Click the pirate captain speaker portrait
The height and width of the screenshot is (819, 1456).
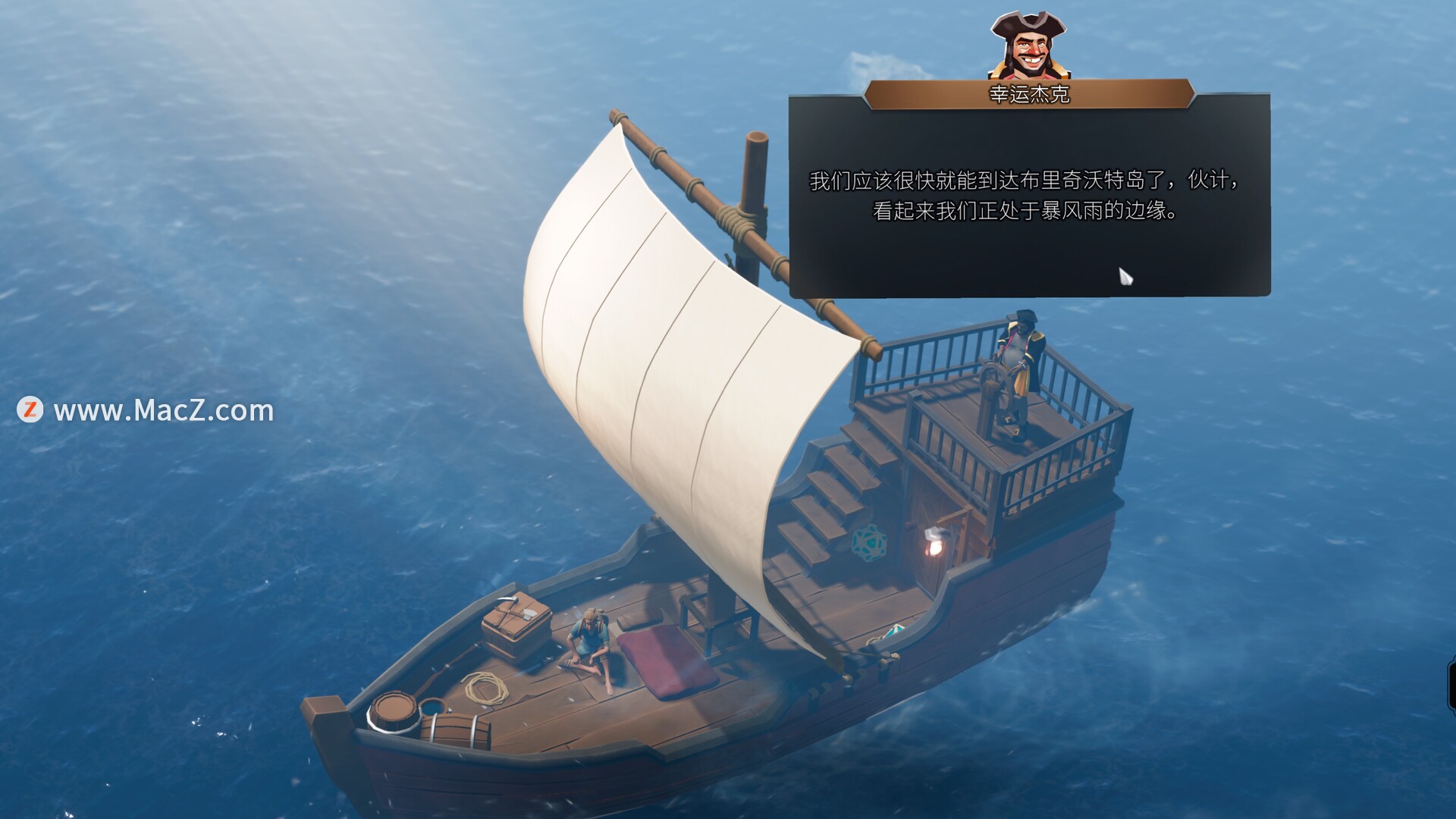click(x=1028, y=45)
